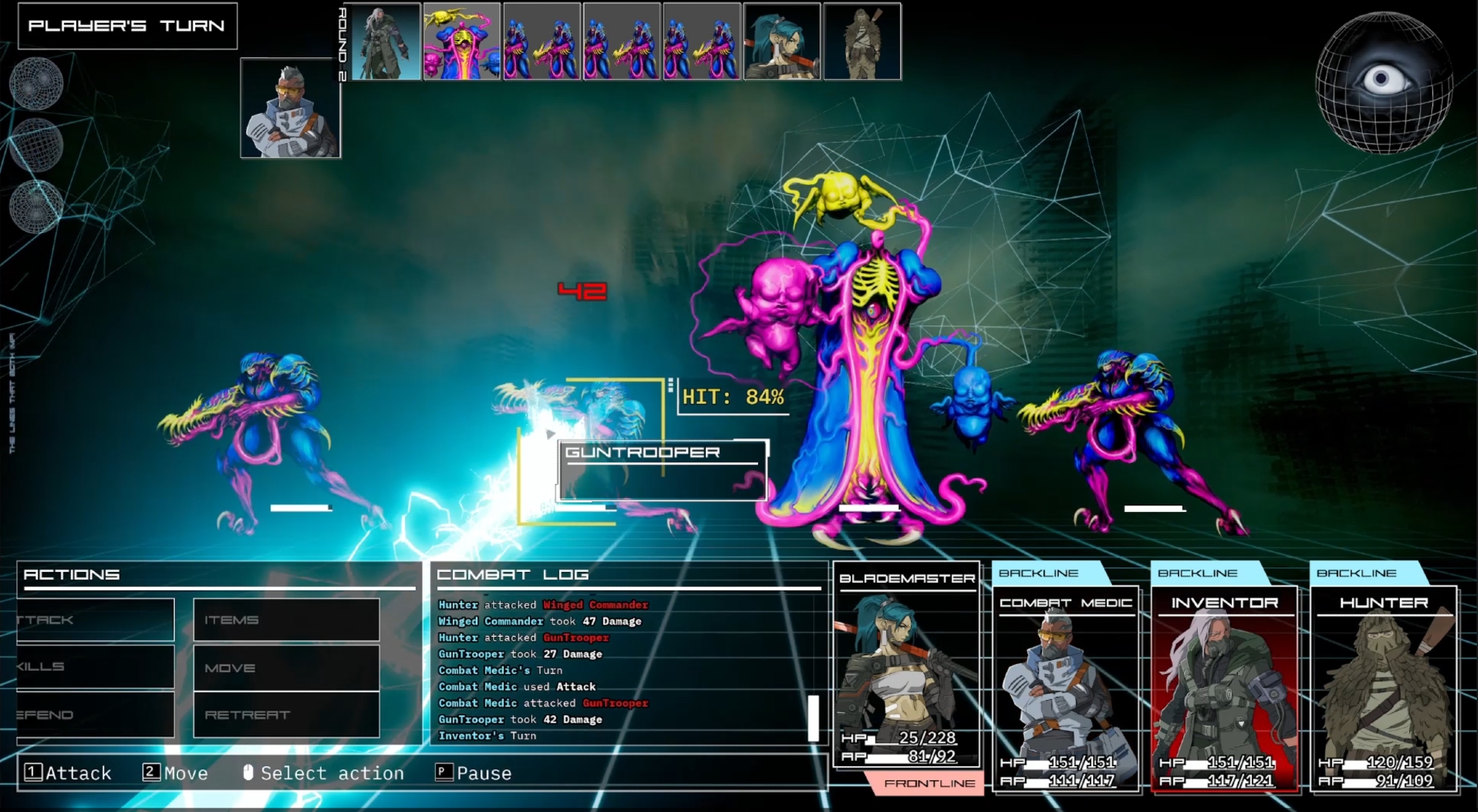Screen dimensions: 1478x812
Task: Select the Combat Medic party card
Action: pyautogui.click(x=1066, y=687)
